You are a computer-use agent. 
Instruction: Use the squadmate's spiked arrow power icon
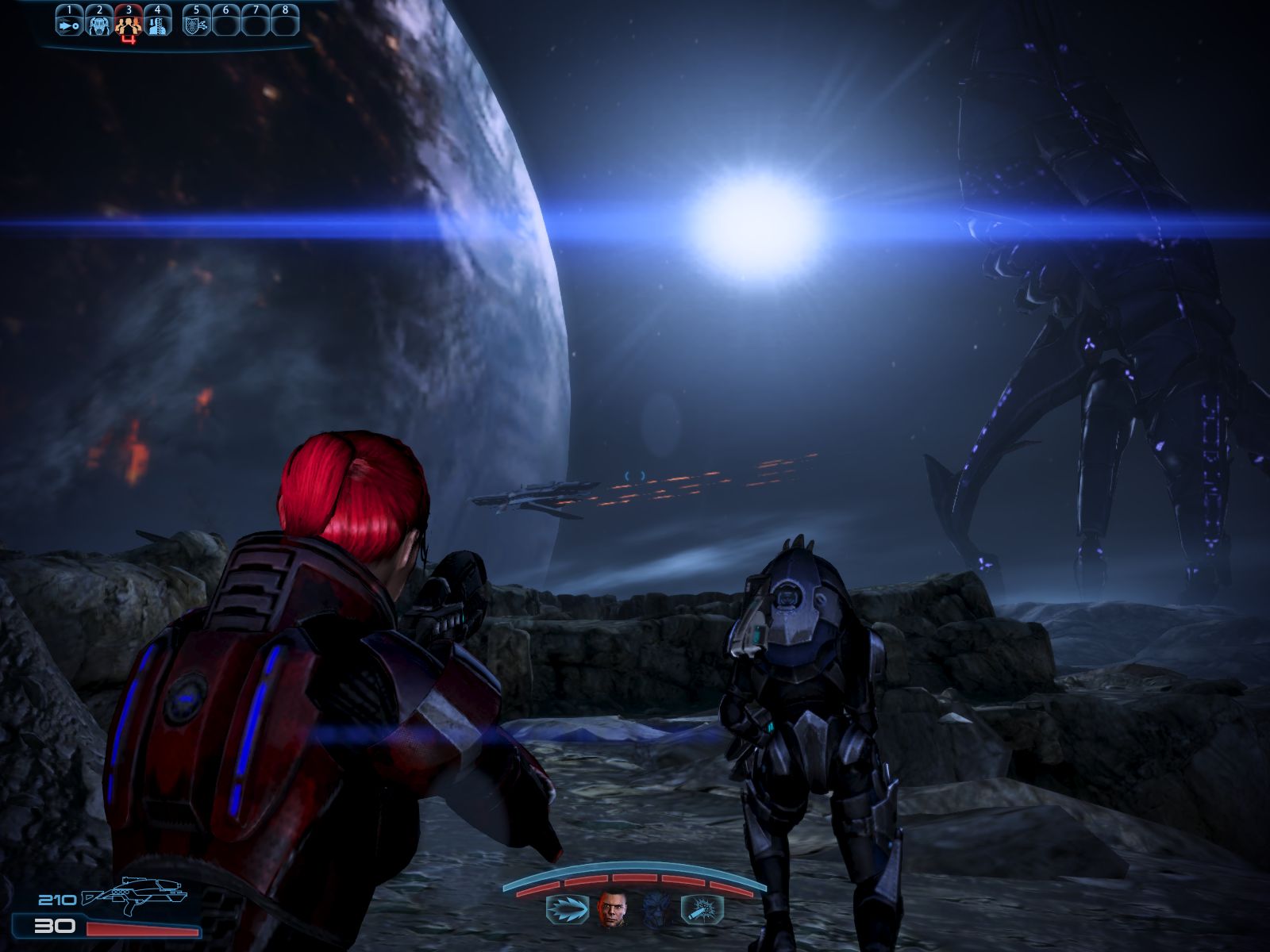(x=567, y=909)
